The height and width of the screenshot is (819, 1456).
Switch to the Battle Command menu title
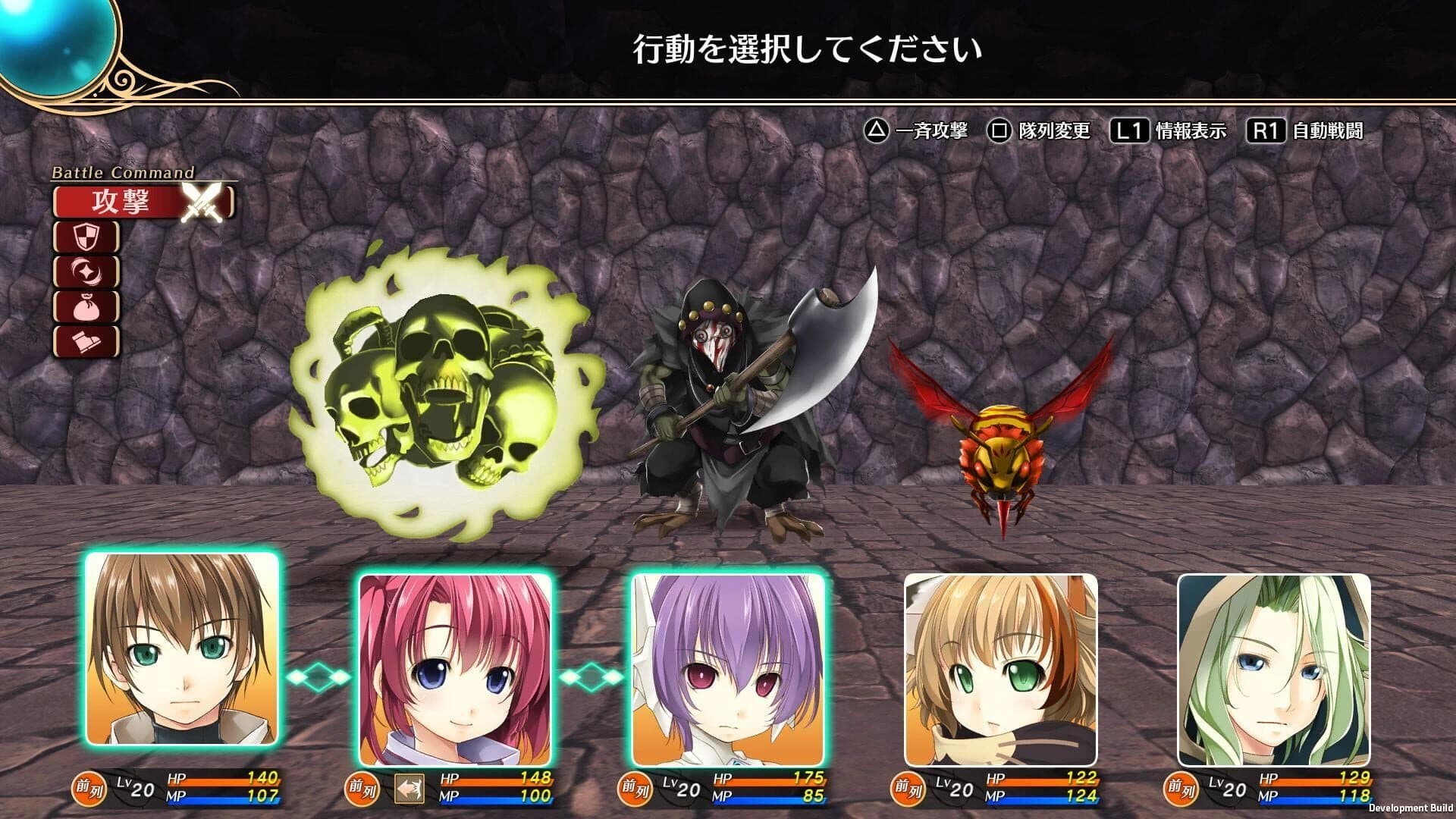[x=124, y=172]
